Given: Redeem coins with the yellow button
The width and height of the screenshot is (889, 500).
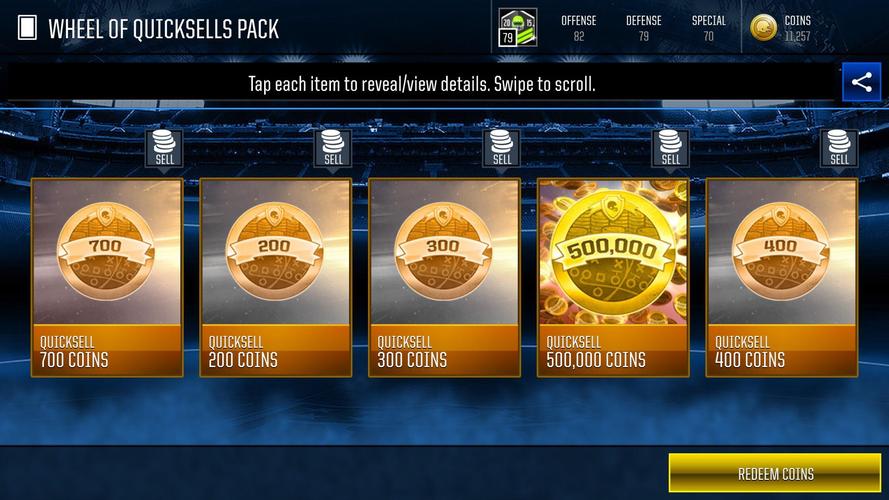Looking at the screenshot, I should (x=776, y=473).
